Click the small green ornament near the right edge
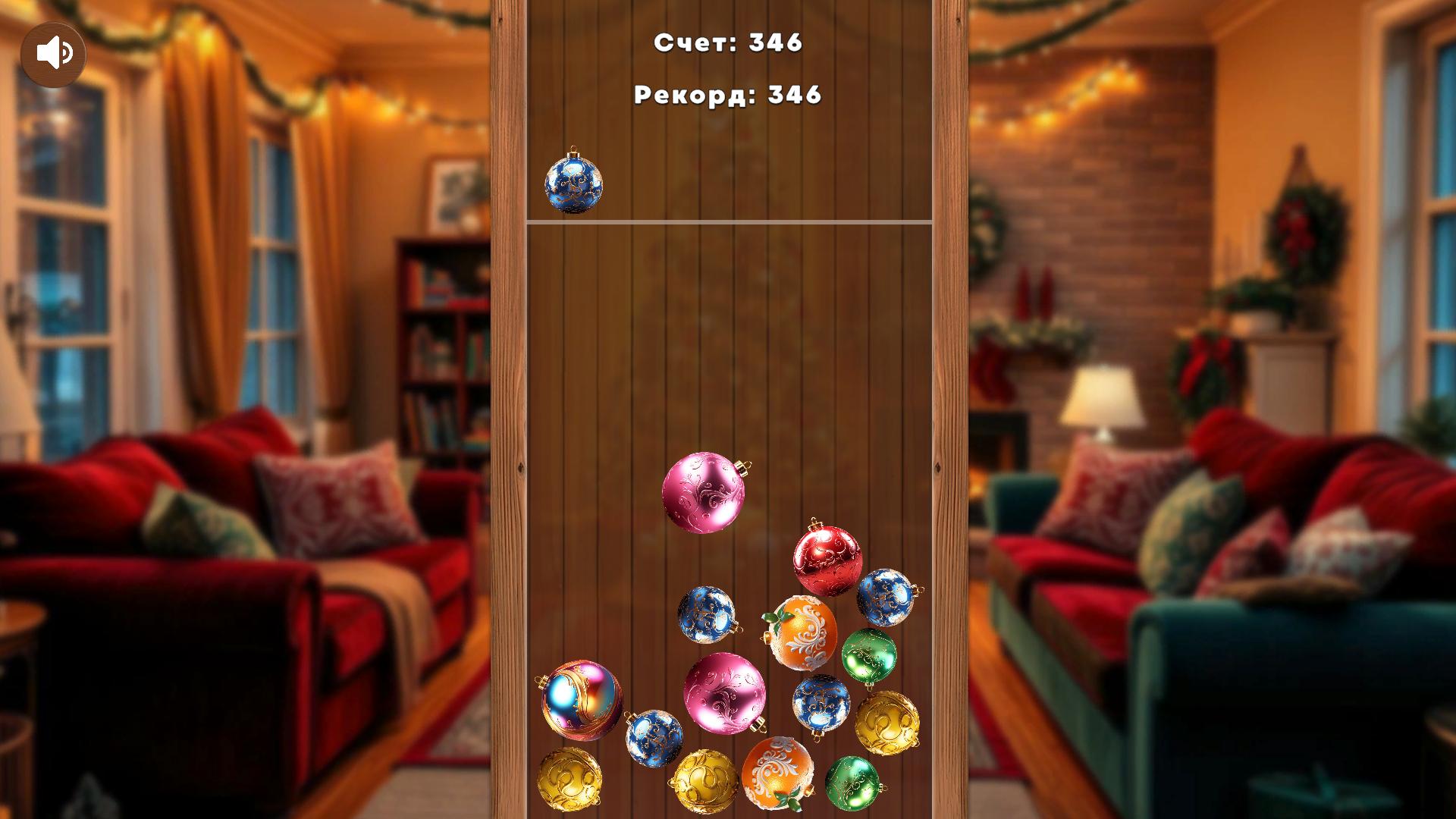1456x819 pixels. click(868, 656)
